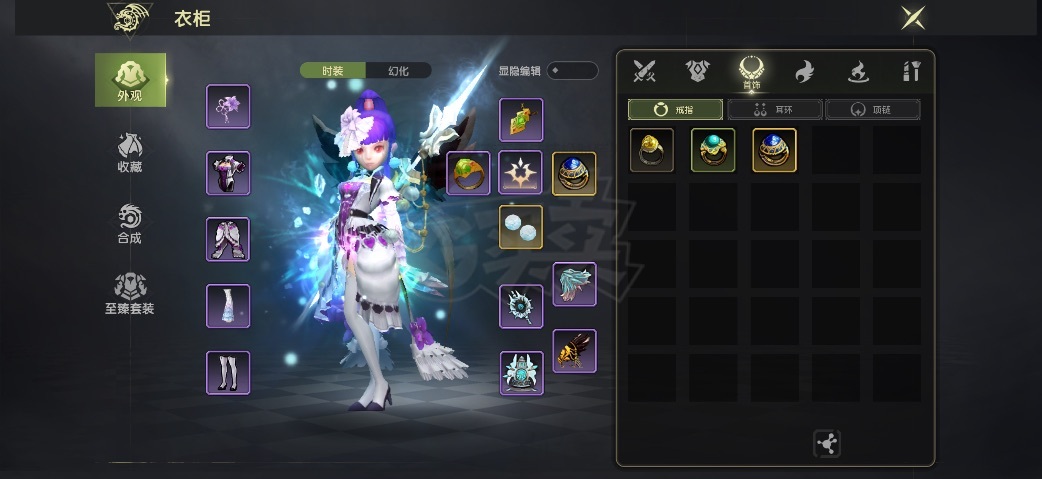
Task: Open the 合成 synthesis section
Action: [x=130, y=224]
